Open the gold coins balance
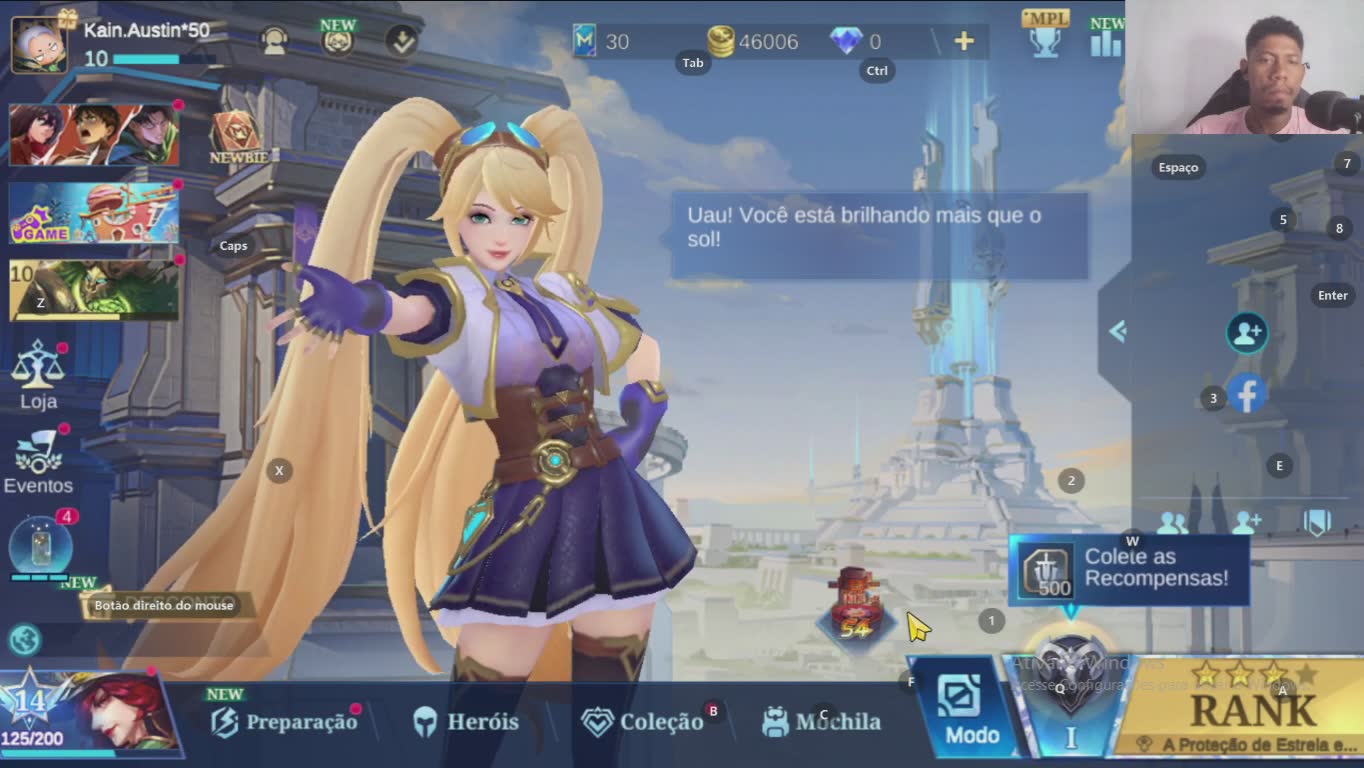The width and height of the screenshot is (1364, 768). point(753,41)
